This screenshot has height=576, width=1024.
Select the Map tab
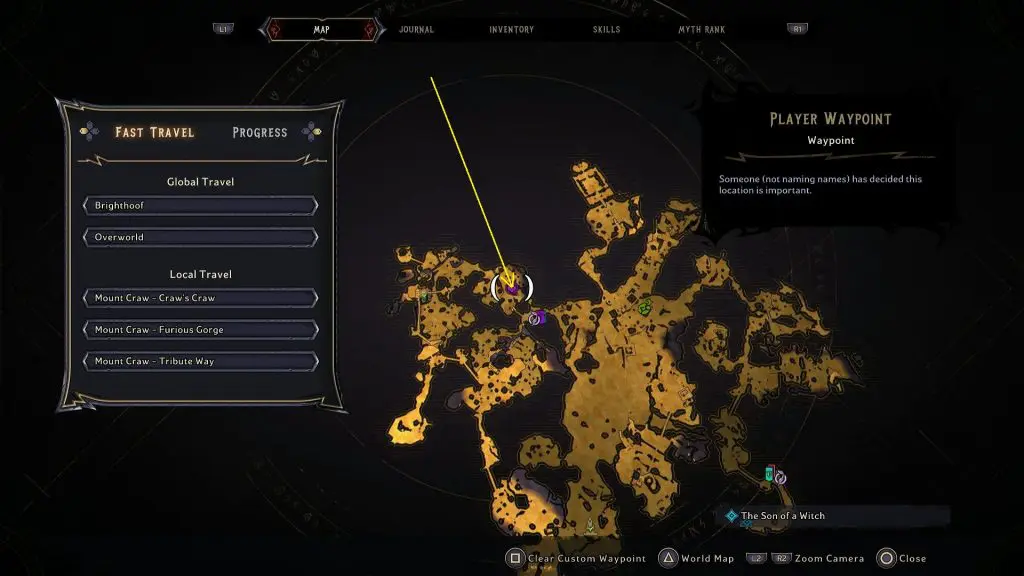point(321,30)
